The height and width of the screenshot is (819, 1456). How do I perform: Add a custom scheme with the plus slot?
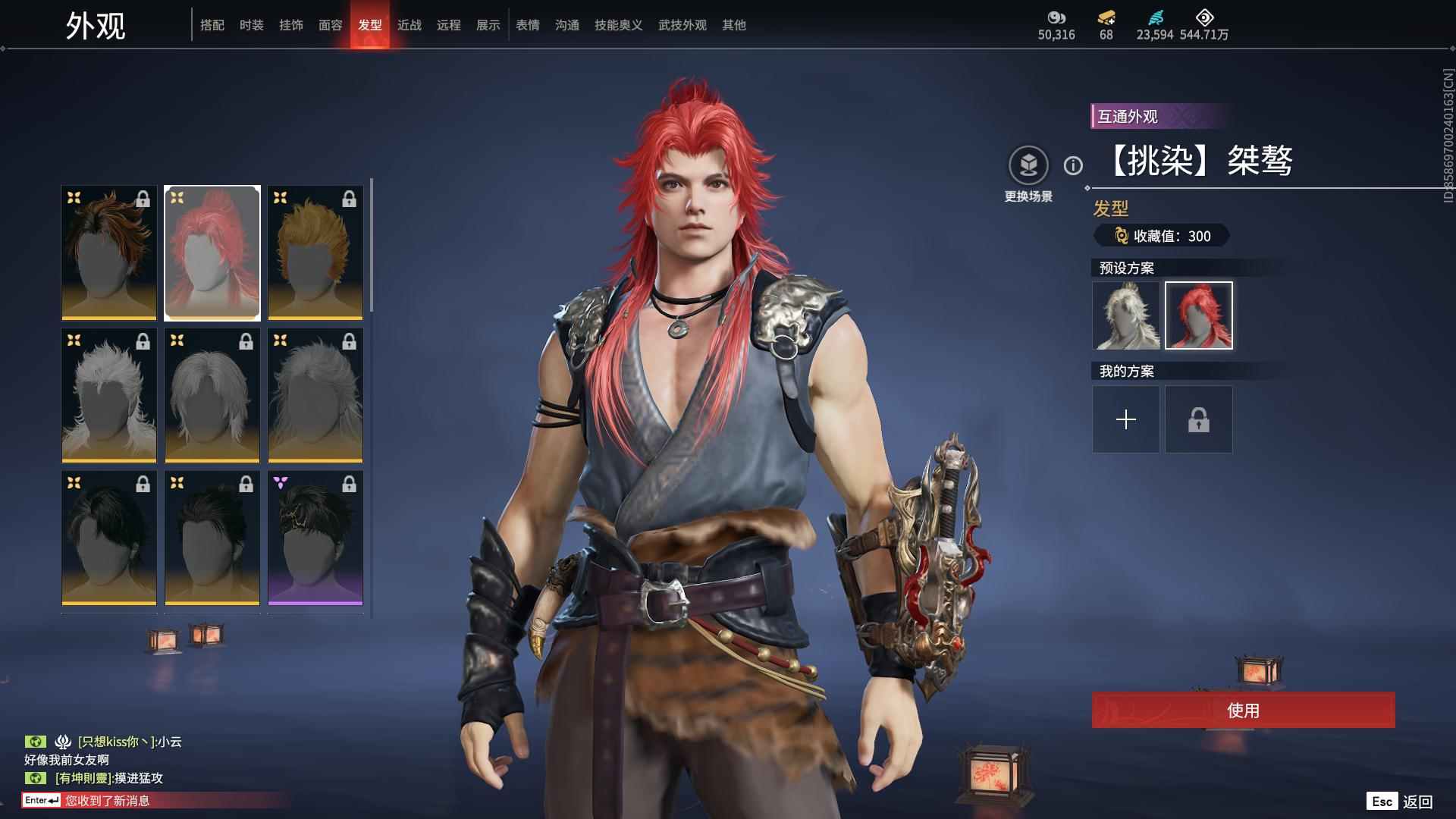point(1126,419)
